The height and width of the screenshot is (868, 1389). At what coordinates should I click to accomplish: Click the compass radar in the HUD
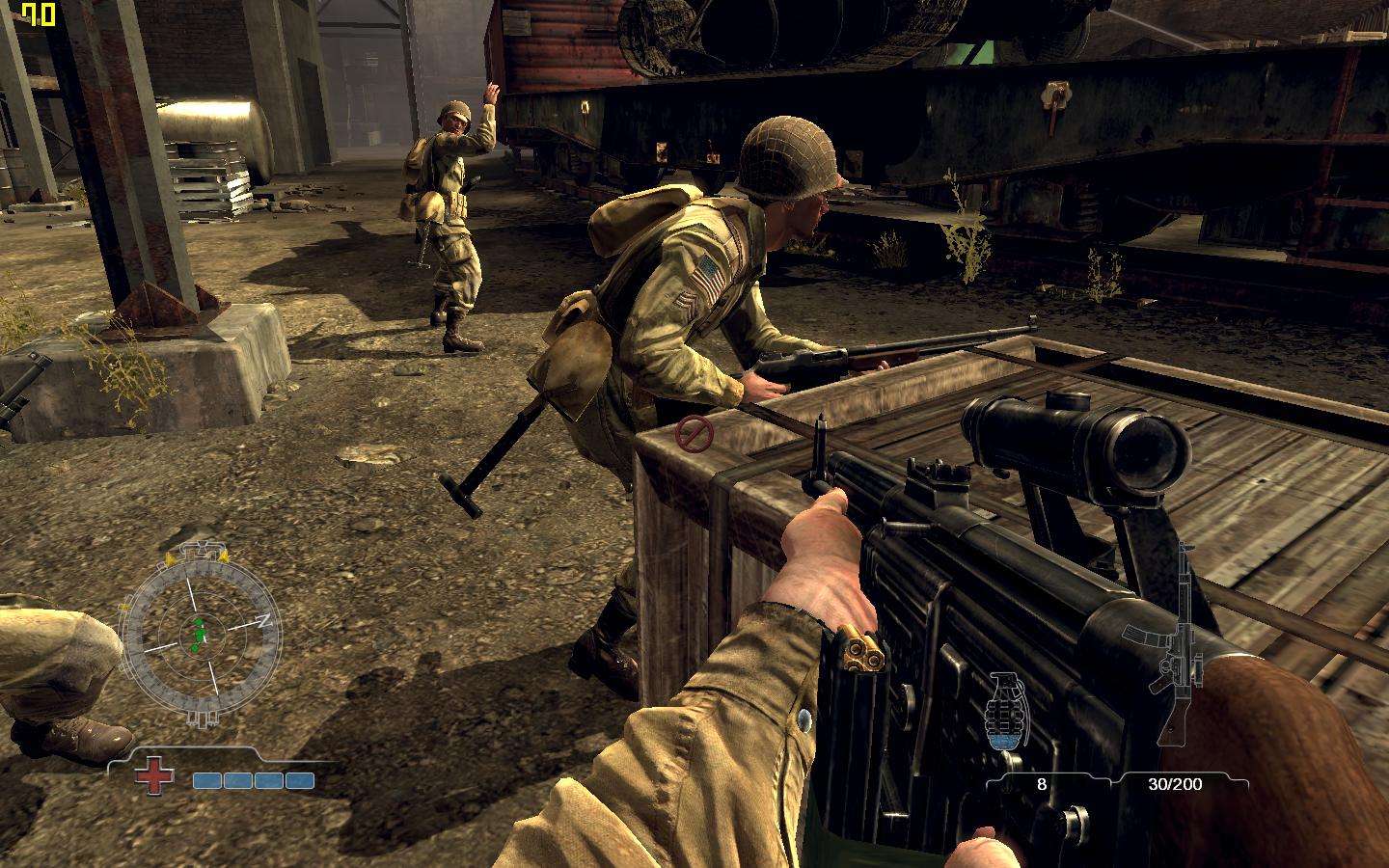(201, 634)
